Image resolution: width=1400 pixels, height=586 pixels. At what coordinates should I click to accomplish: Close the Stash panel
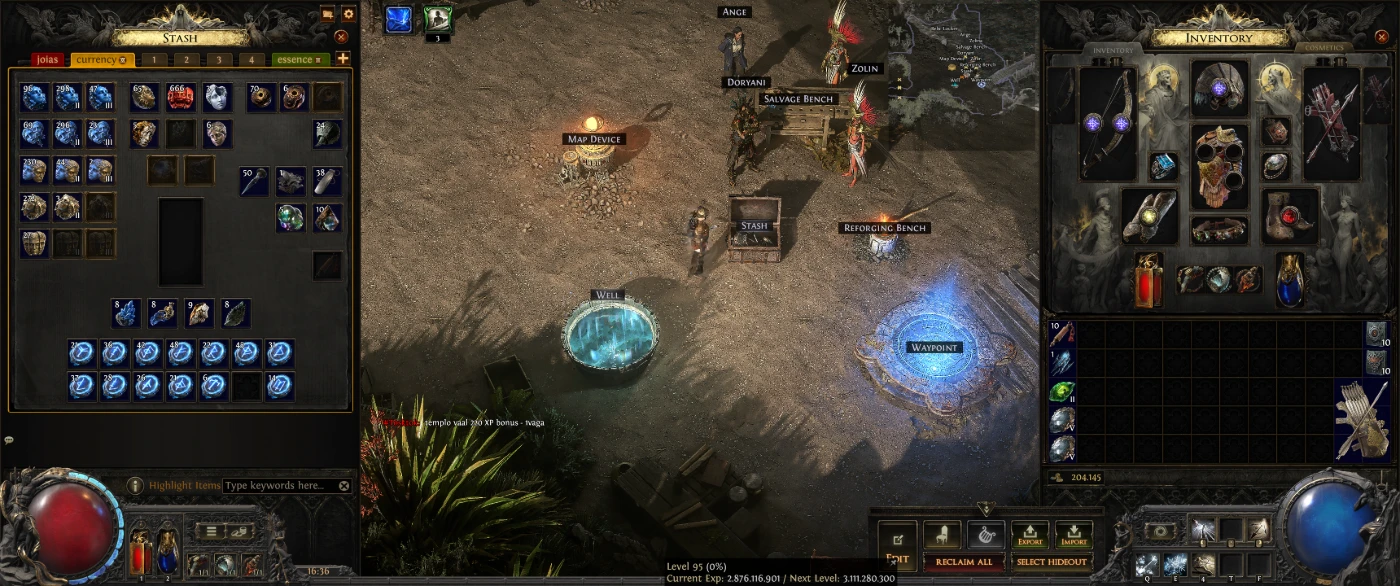point(341,37)
